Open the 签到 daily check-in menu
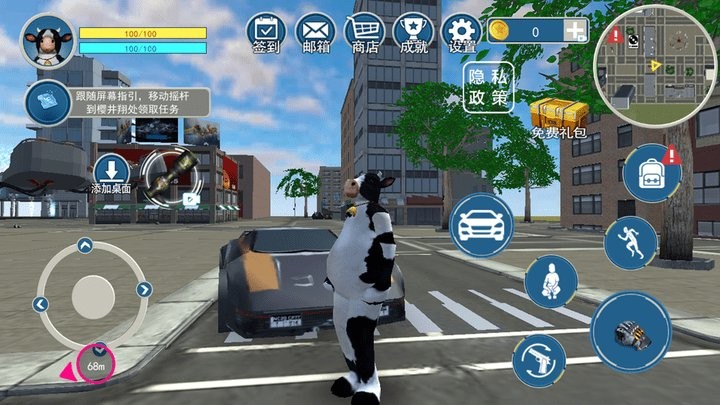 coord(264,30)
